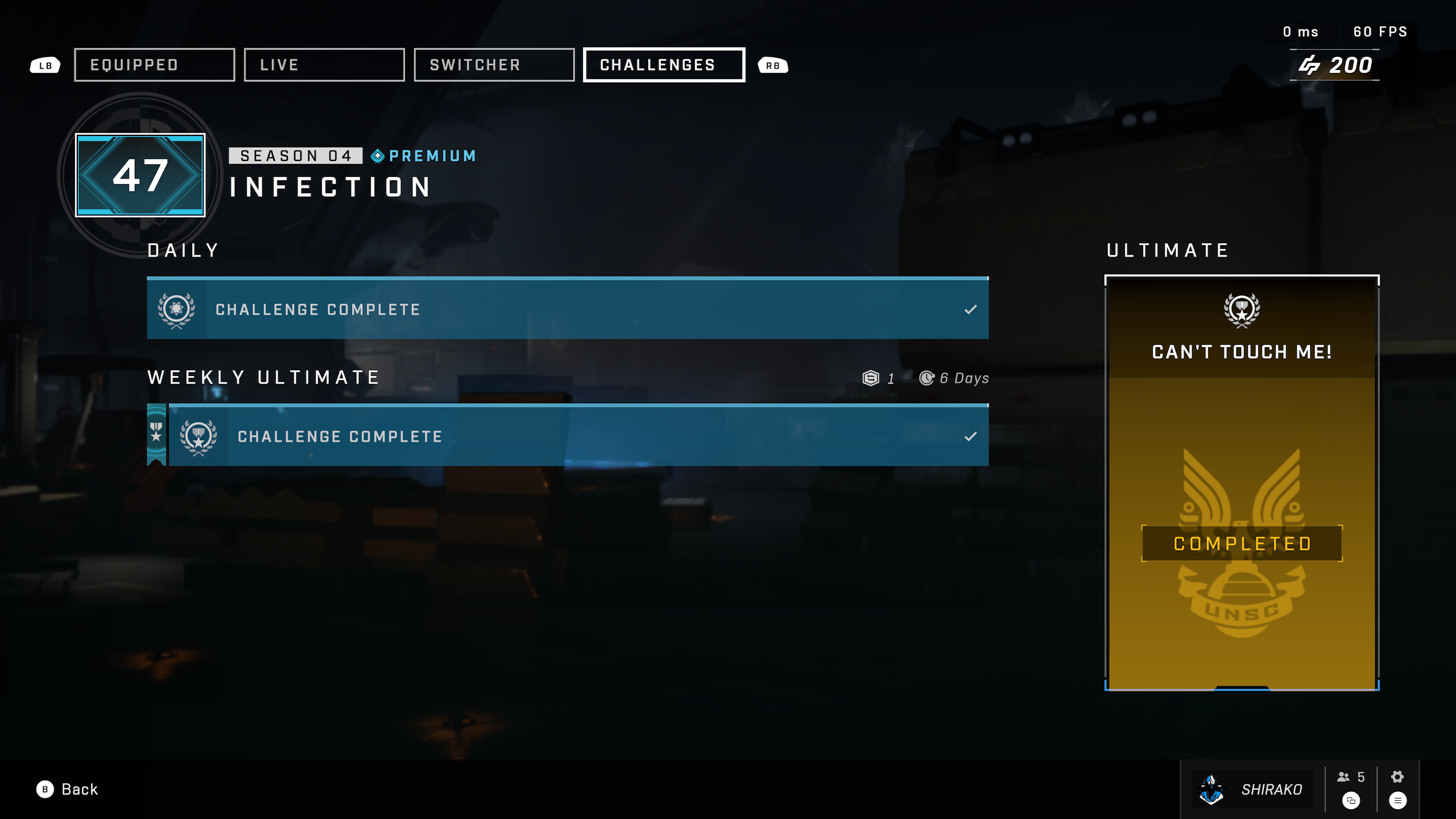1456x819 pixels.
Task: Open settings via the gear icon
Action: (1397, 777)
